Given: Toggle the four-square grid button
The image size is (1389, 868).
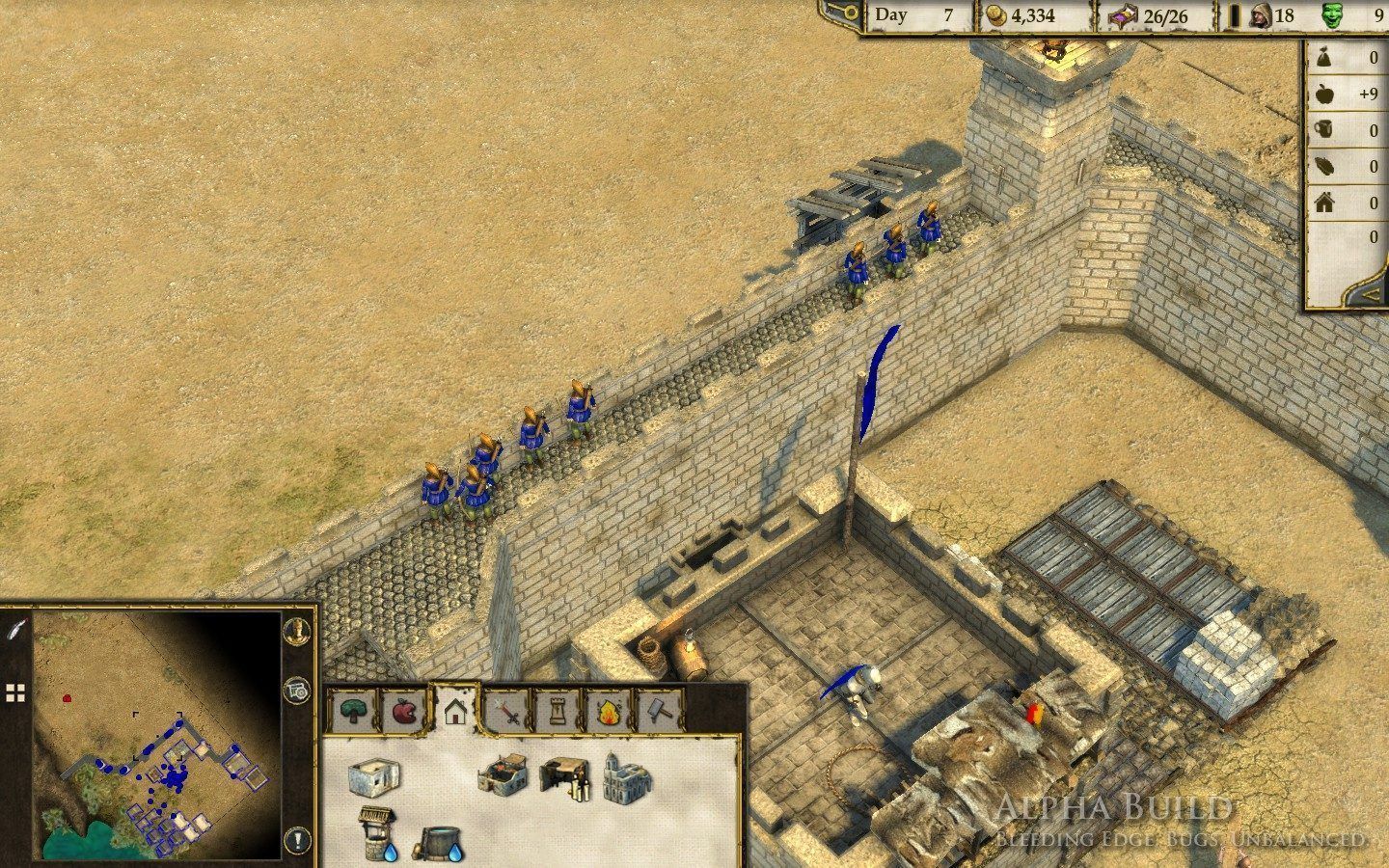Looking at the screenshot, I should [14, 692].
